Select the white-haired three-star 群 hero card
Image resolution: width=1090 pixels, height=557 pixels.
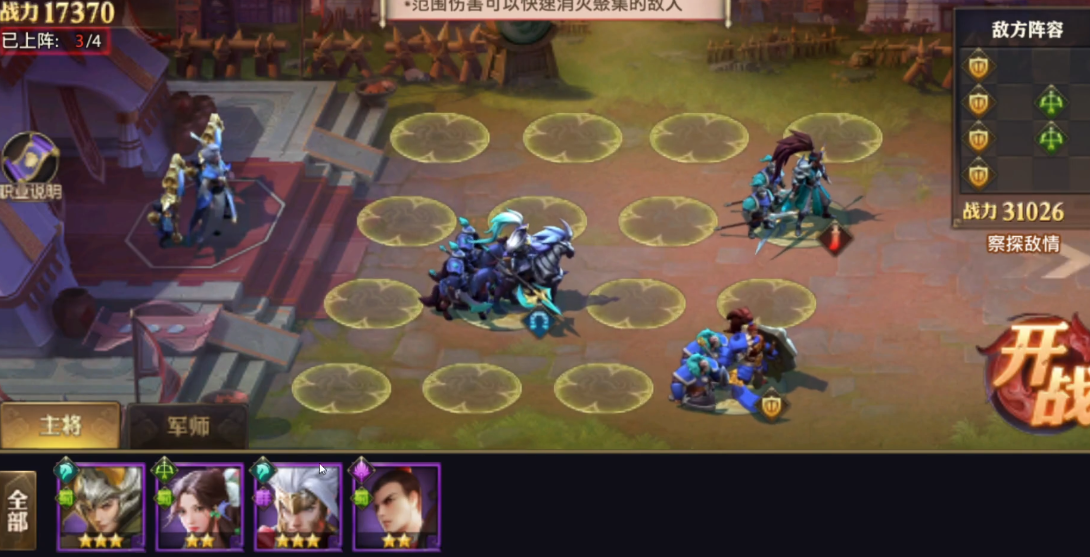[297, 507]
